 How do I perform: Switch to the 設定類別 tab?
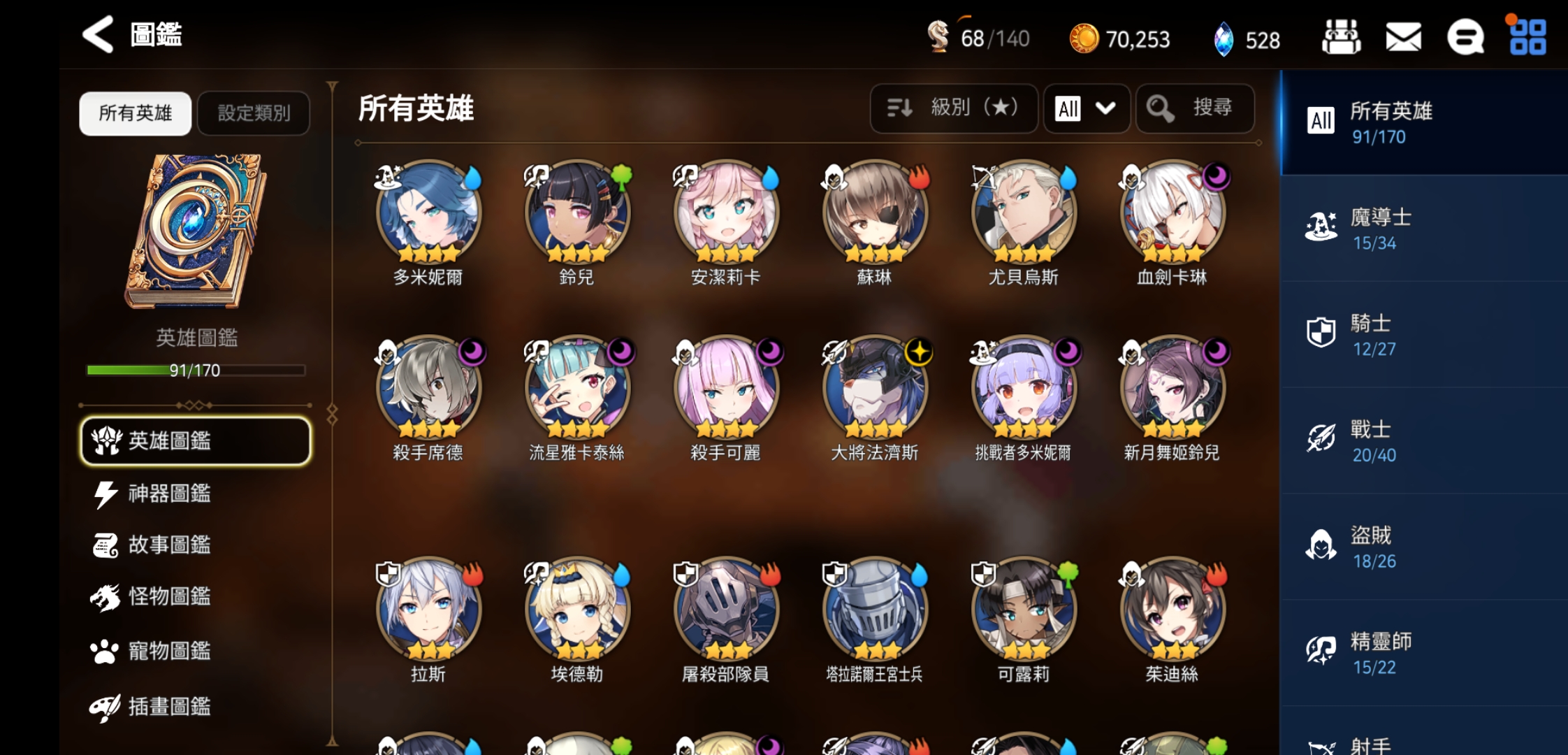pyautogui.click(x=254, y=113)
